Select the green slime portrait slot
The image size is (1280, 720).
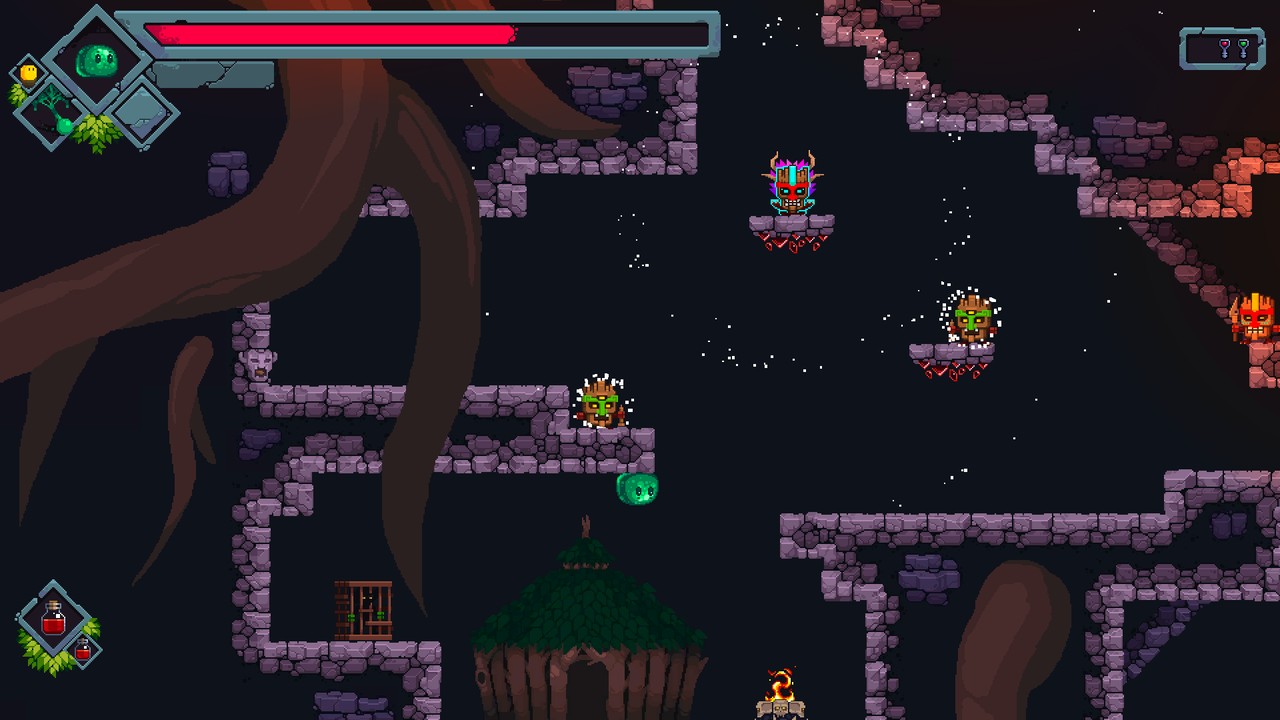pos(97,60)
